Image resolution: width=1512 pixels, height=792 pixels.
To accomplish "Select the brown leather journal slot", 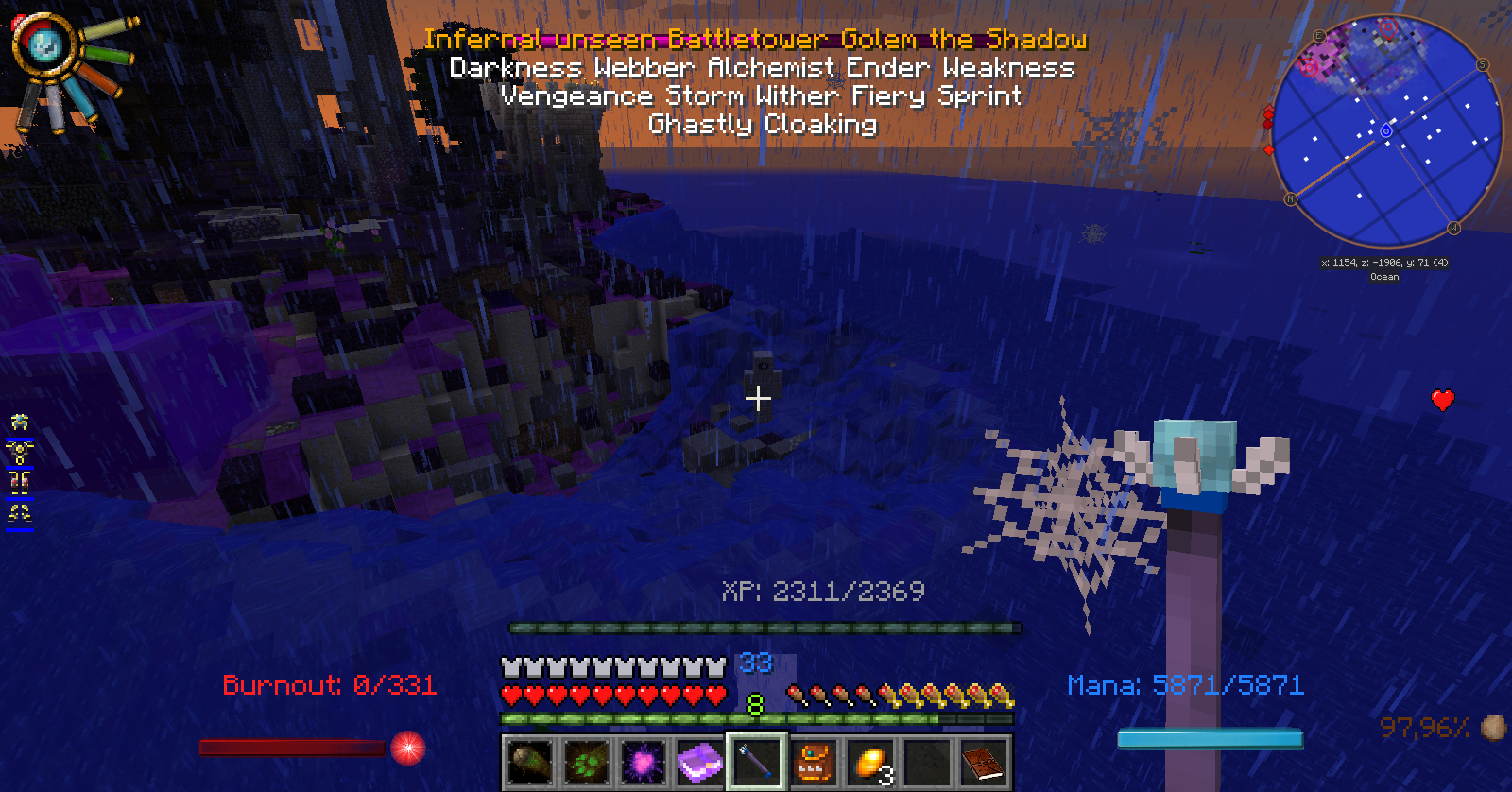I will click(x=983, y=762).
